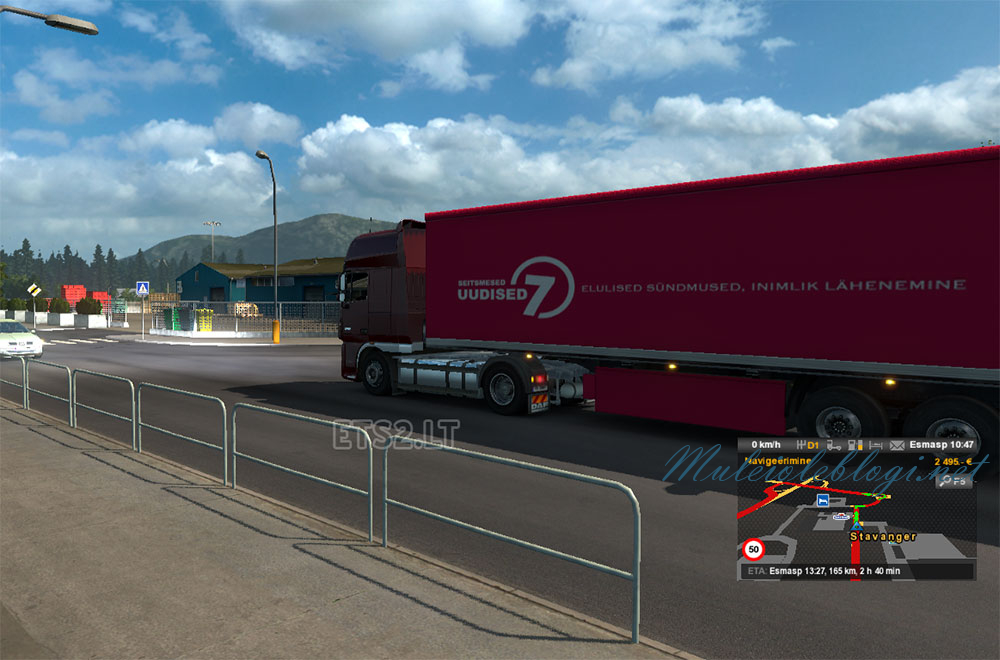The width and height of the screenshot is (1000, 660).
Task: Select the rest bed icon in the status bar
Action: 876,445
